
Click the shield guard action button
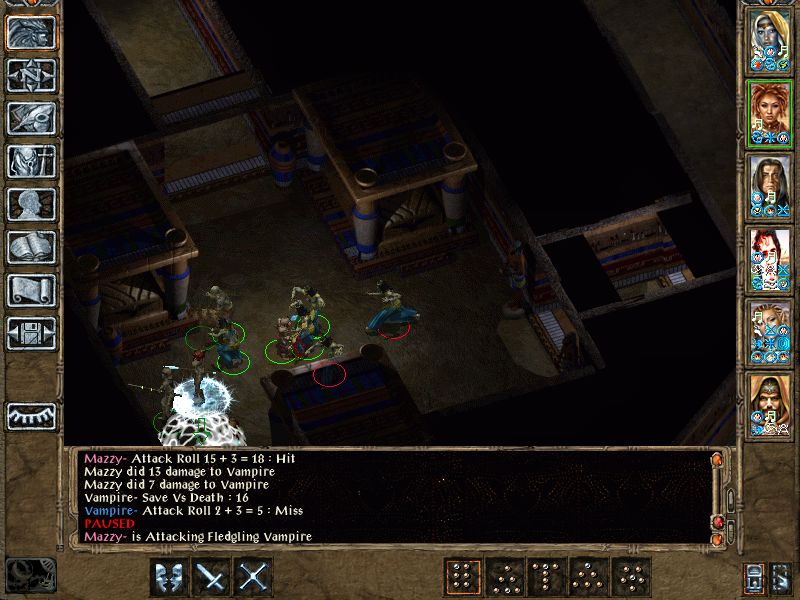[x=169, y=577]
